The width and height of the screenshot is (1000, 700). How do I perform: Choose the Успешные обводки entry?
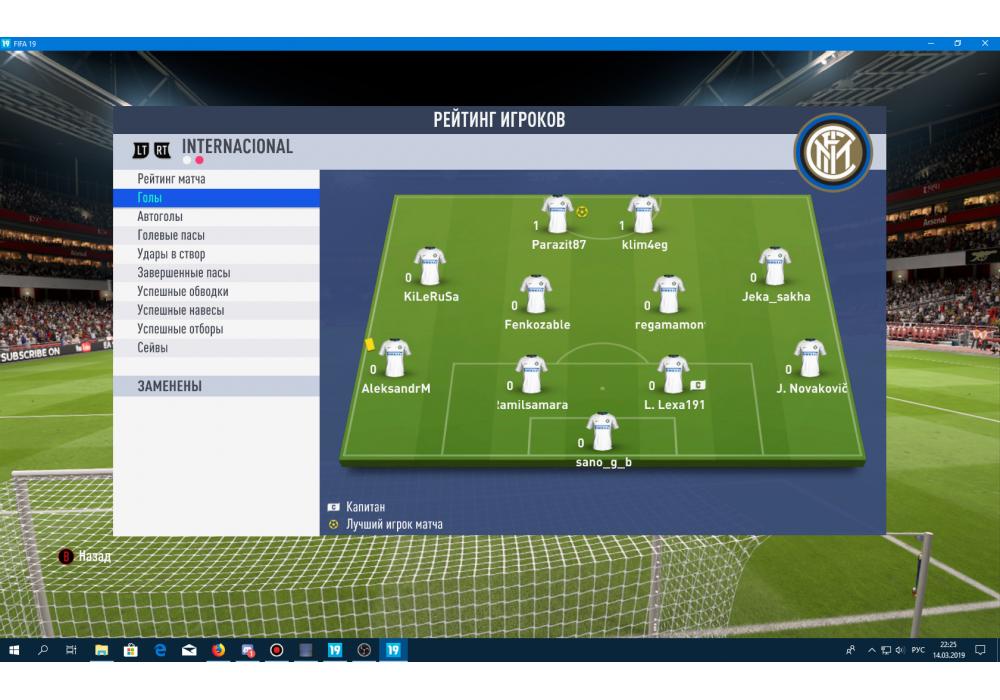[x=183, y=292]
